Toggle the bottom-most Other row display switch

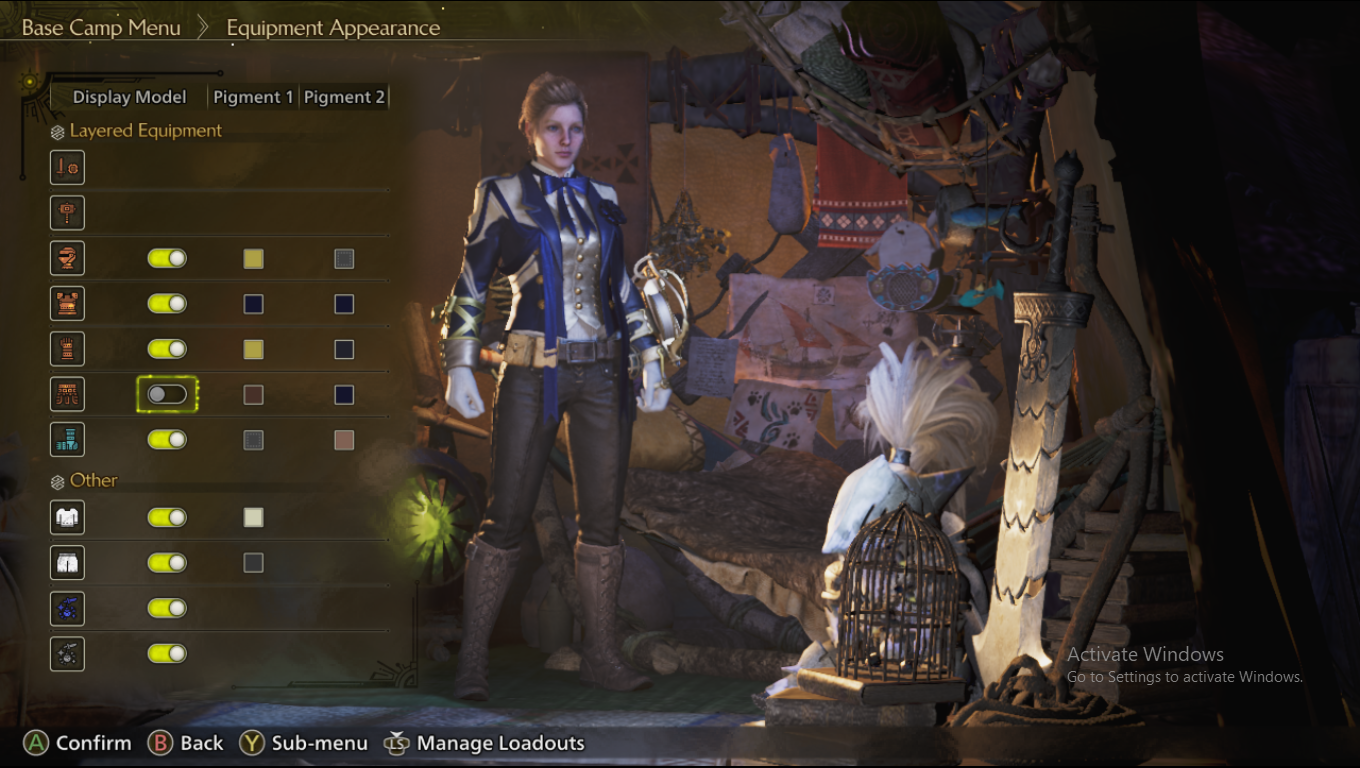(167, 653)
